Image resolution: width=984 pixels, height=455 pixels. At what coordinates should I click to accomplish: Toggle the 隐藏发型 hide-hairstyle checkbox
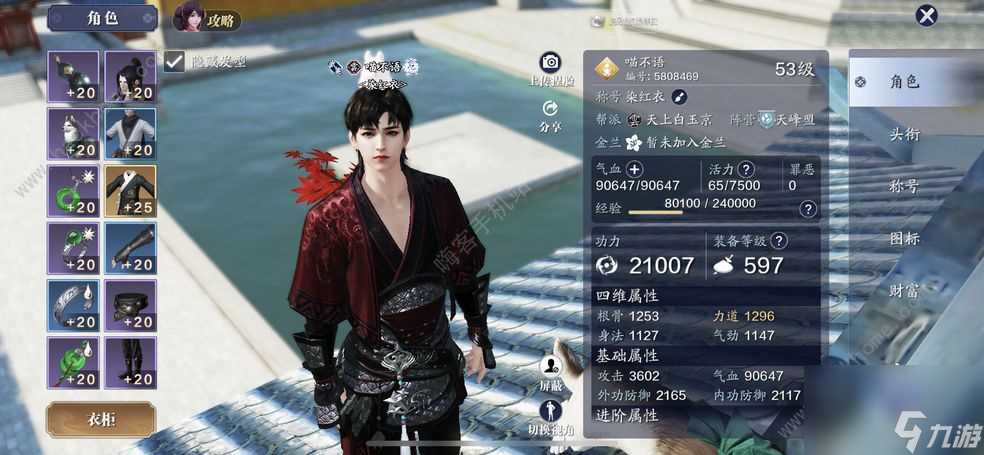[175, 60]
